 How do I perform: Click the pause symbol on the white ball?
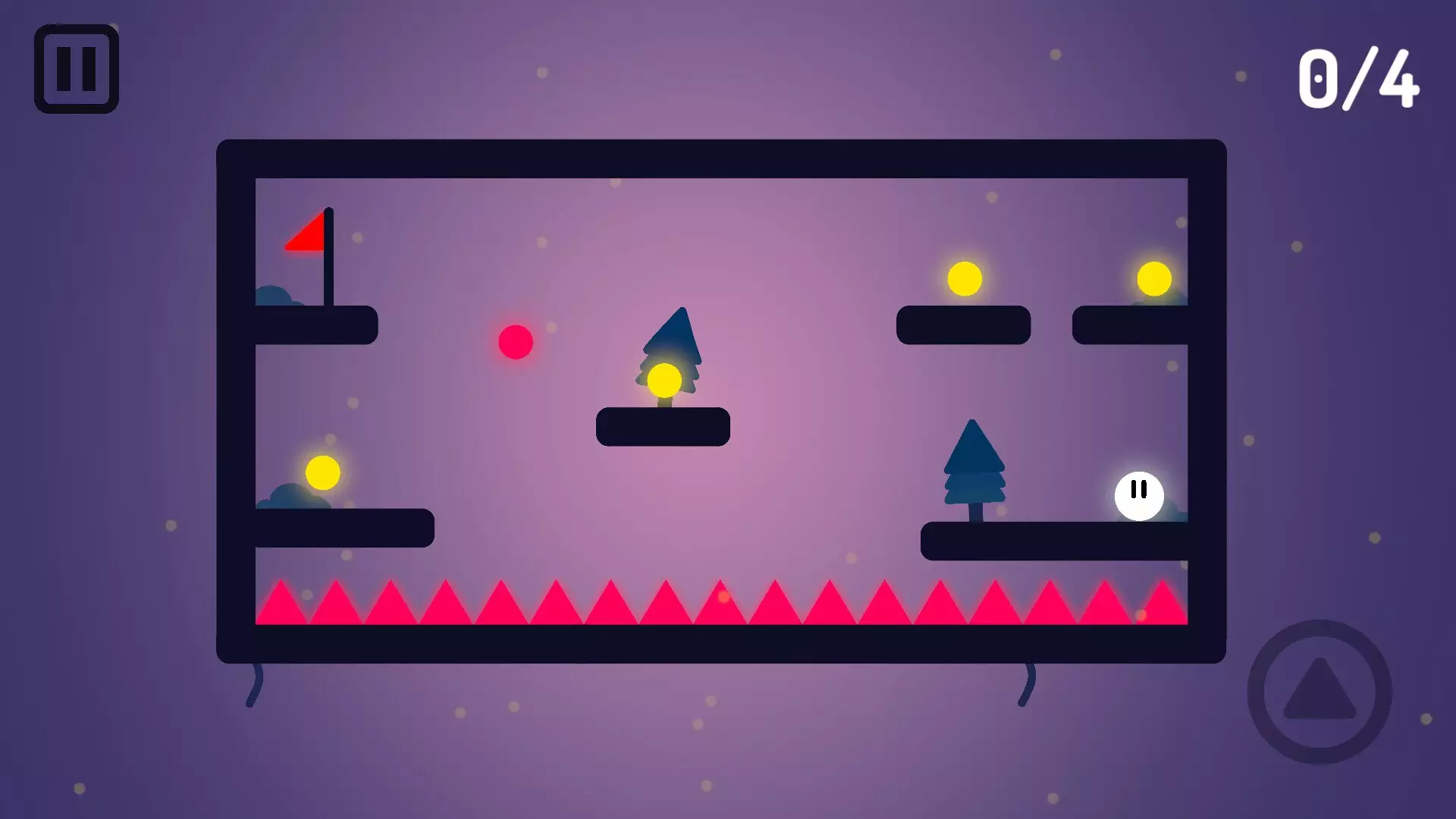[1137, 490]
